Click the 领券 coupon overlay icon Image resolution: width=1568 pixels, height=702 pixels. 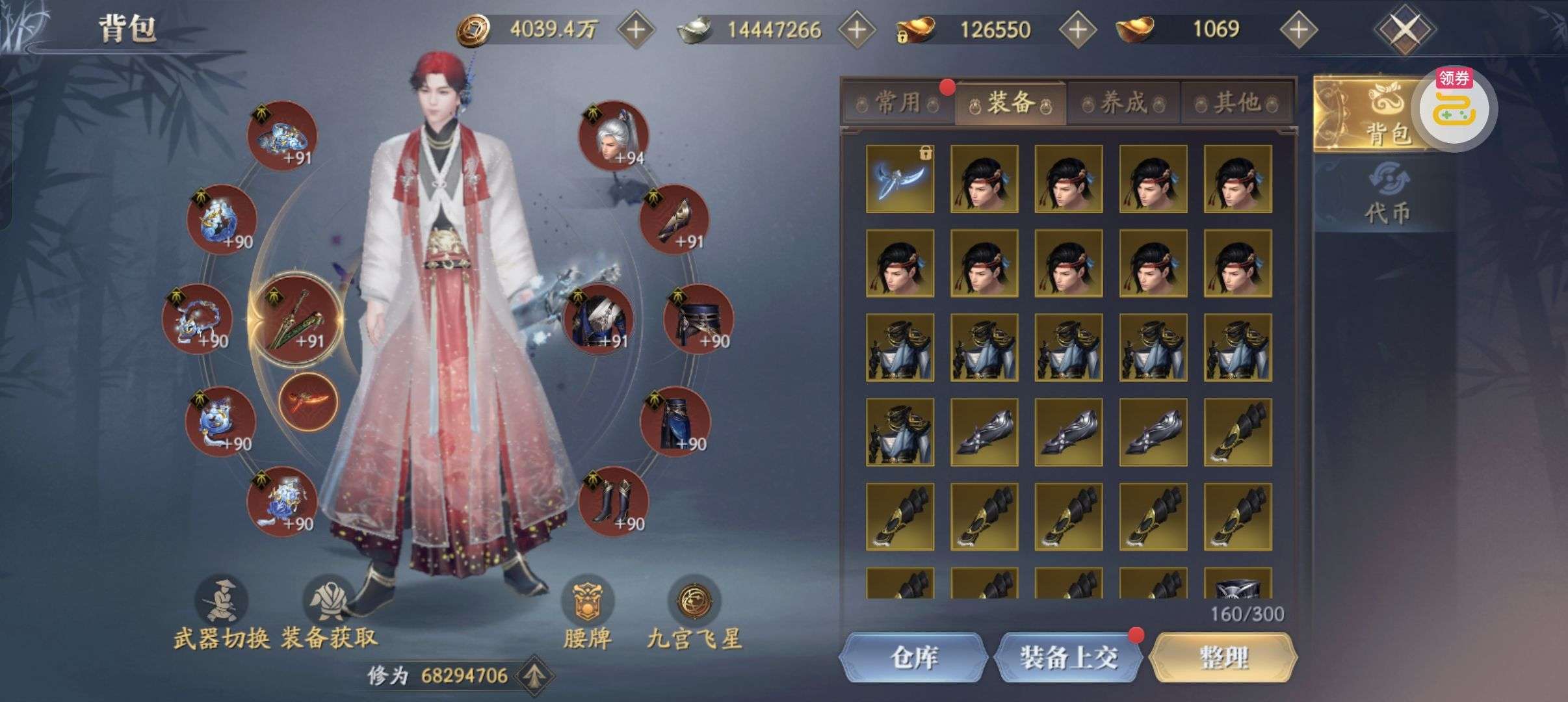click(1457, 109)
